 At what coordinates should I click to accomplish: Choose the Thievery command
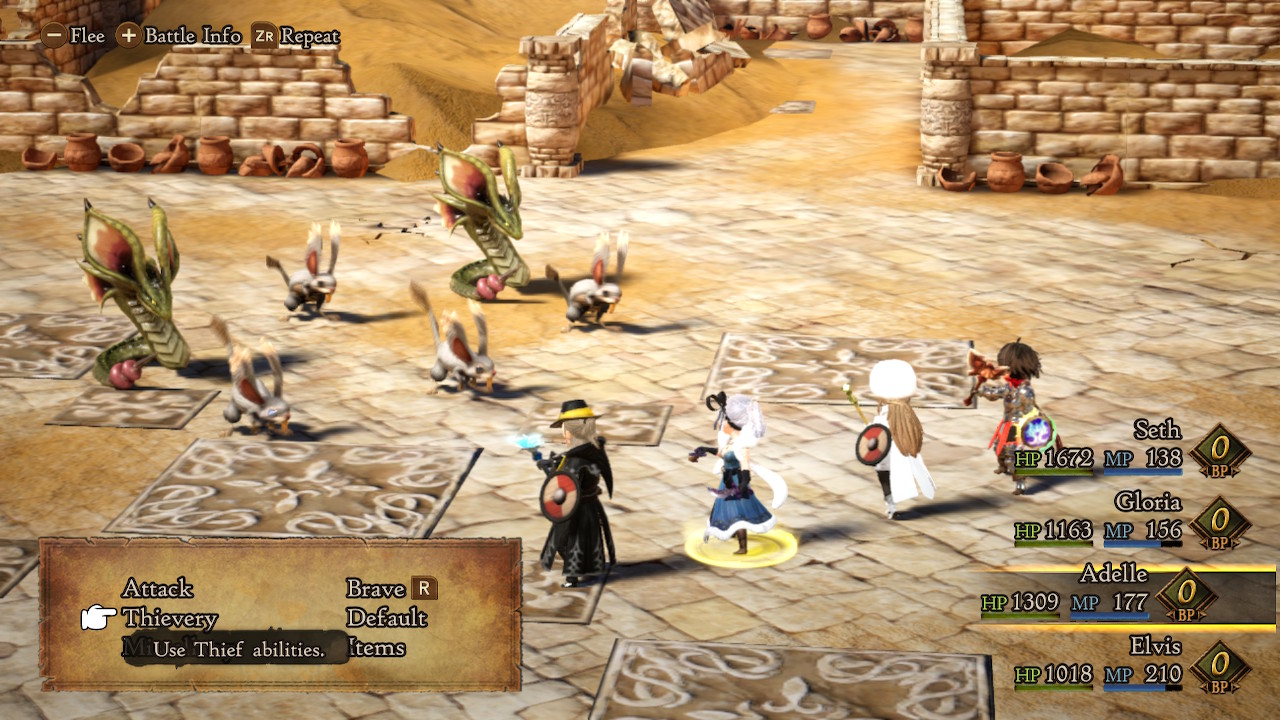tap(169, 618)
